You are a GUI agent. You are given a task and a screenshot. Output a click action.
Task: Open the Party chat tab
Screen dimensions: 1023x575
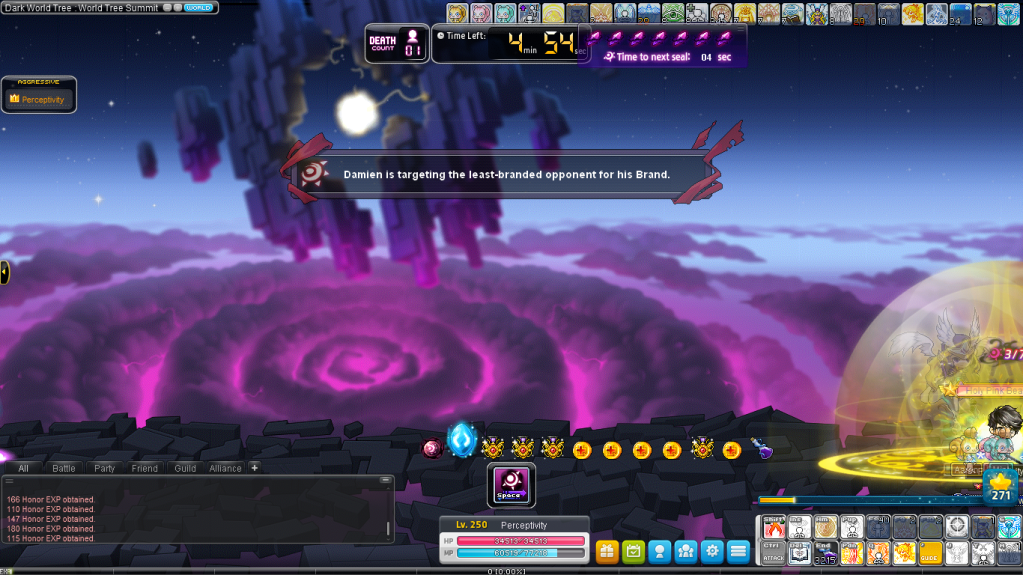[x=105, y=468]
